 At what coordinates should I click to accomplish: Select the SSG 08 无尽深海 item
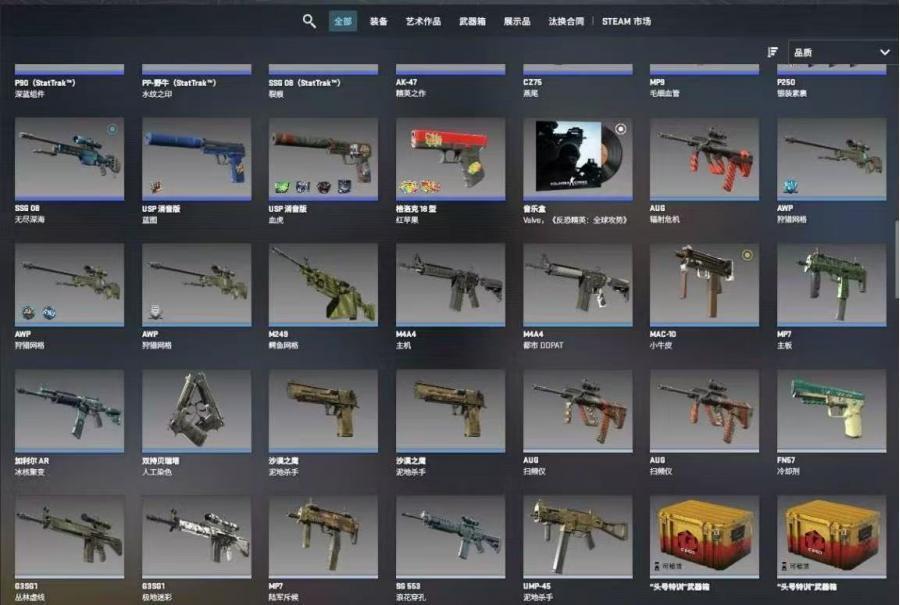pos(69,158)
